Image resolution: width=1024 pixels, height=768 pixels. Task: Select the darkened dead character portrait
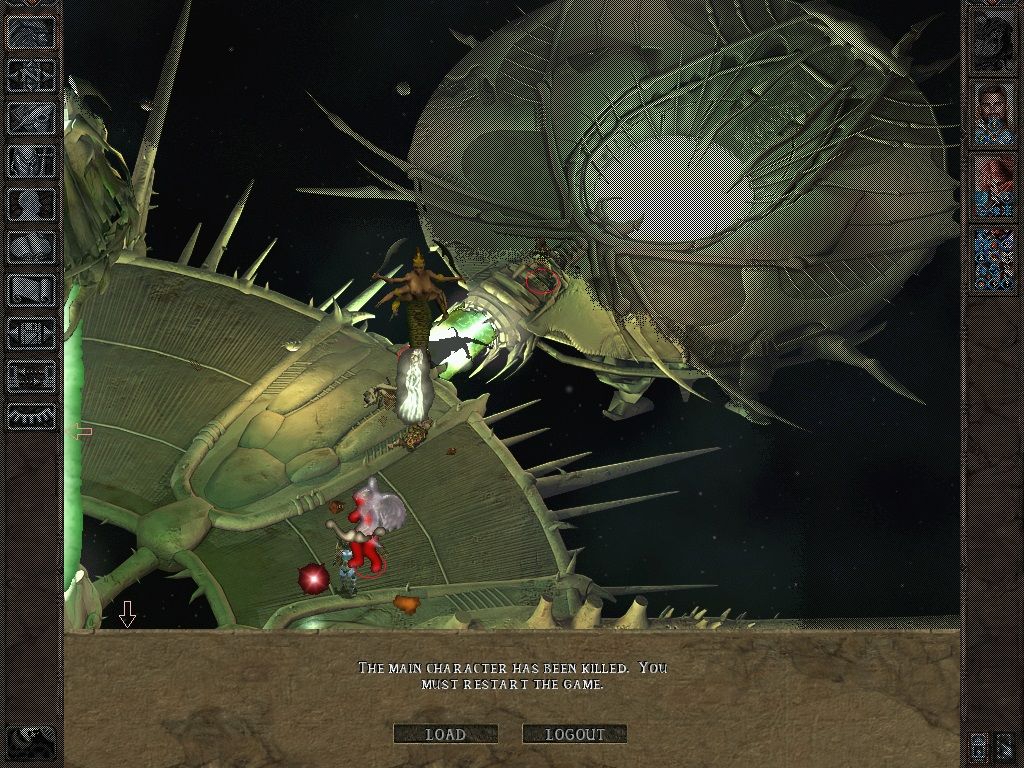(993, 40)
